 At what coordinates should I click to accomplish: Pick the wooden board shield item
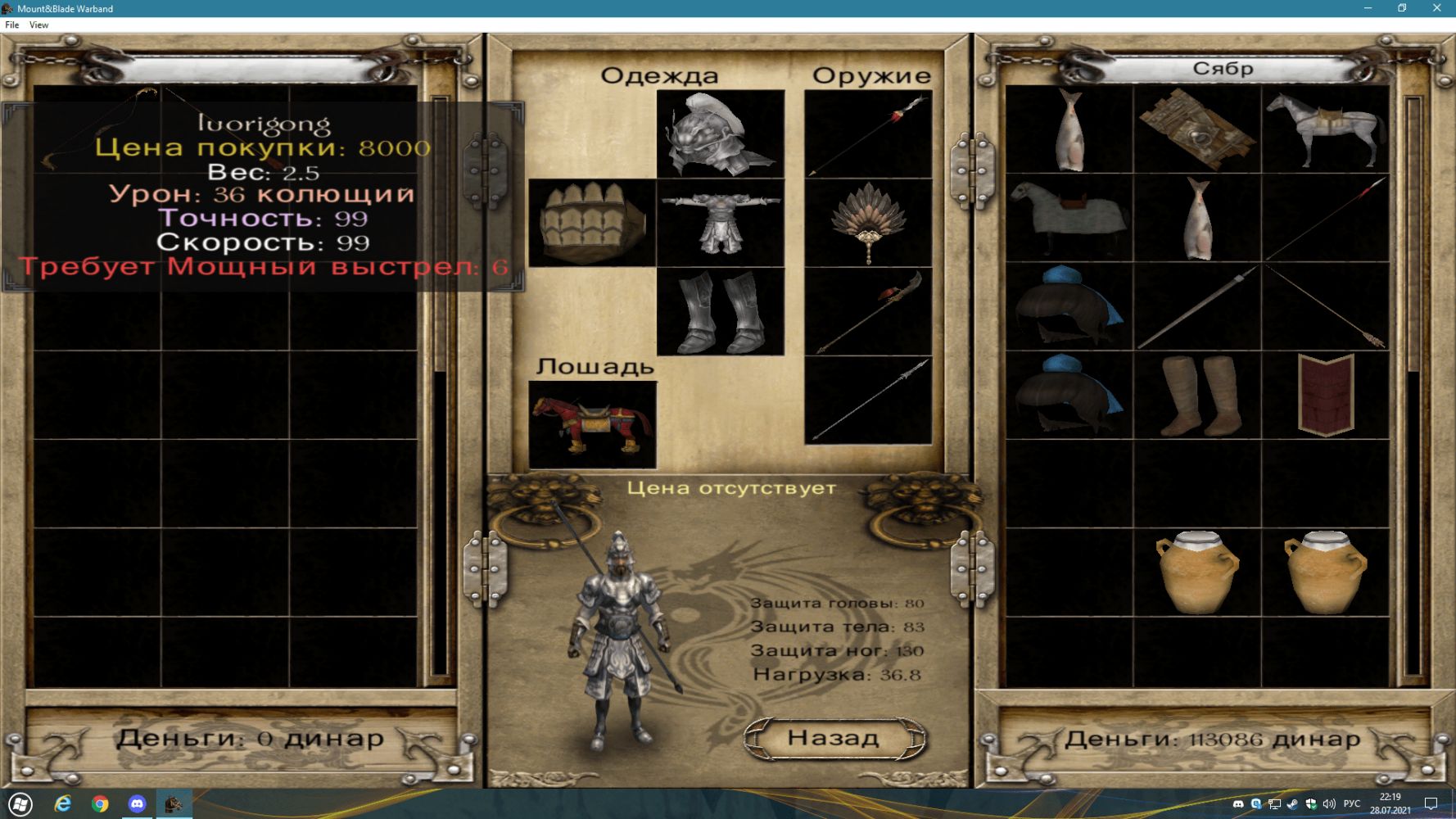coord(1197,129)
